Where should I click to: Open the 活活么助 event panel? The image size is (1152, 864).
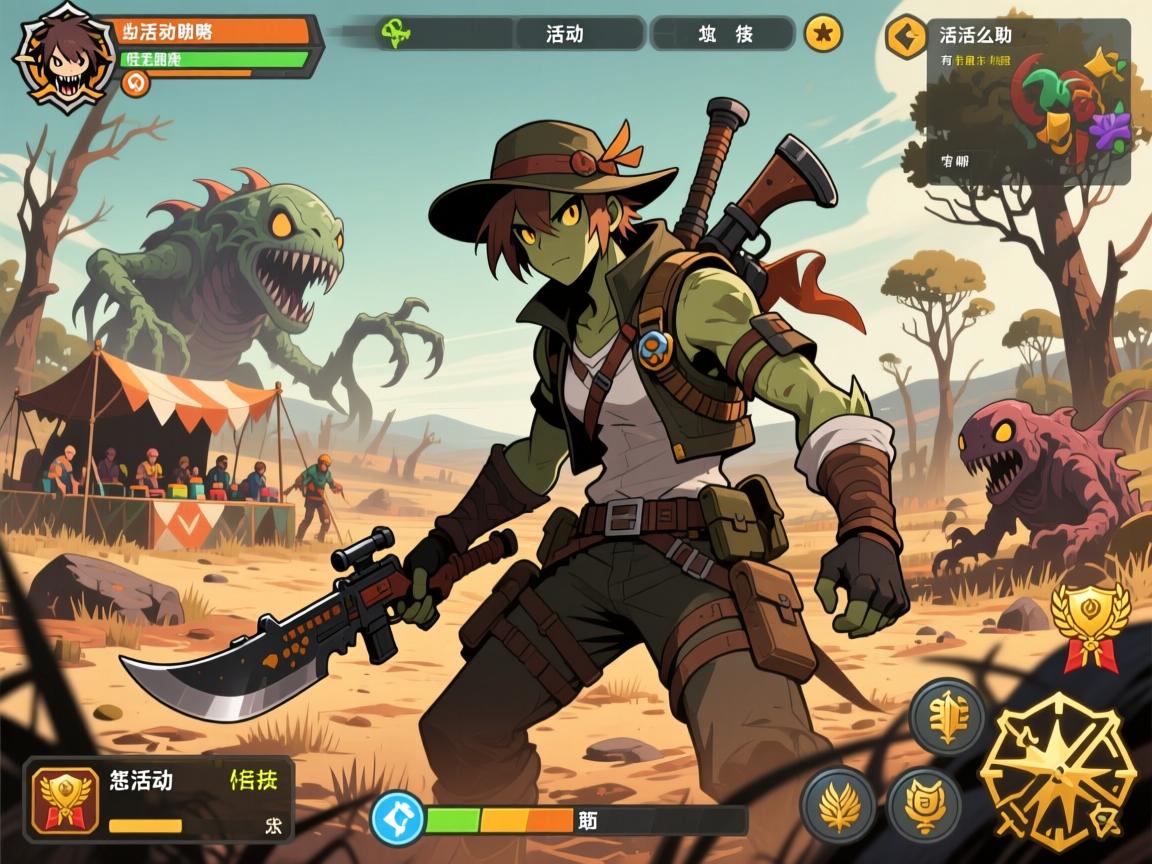point(1028,102)
